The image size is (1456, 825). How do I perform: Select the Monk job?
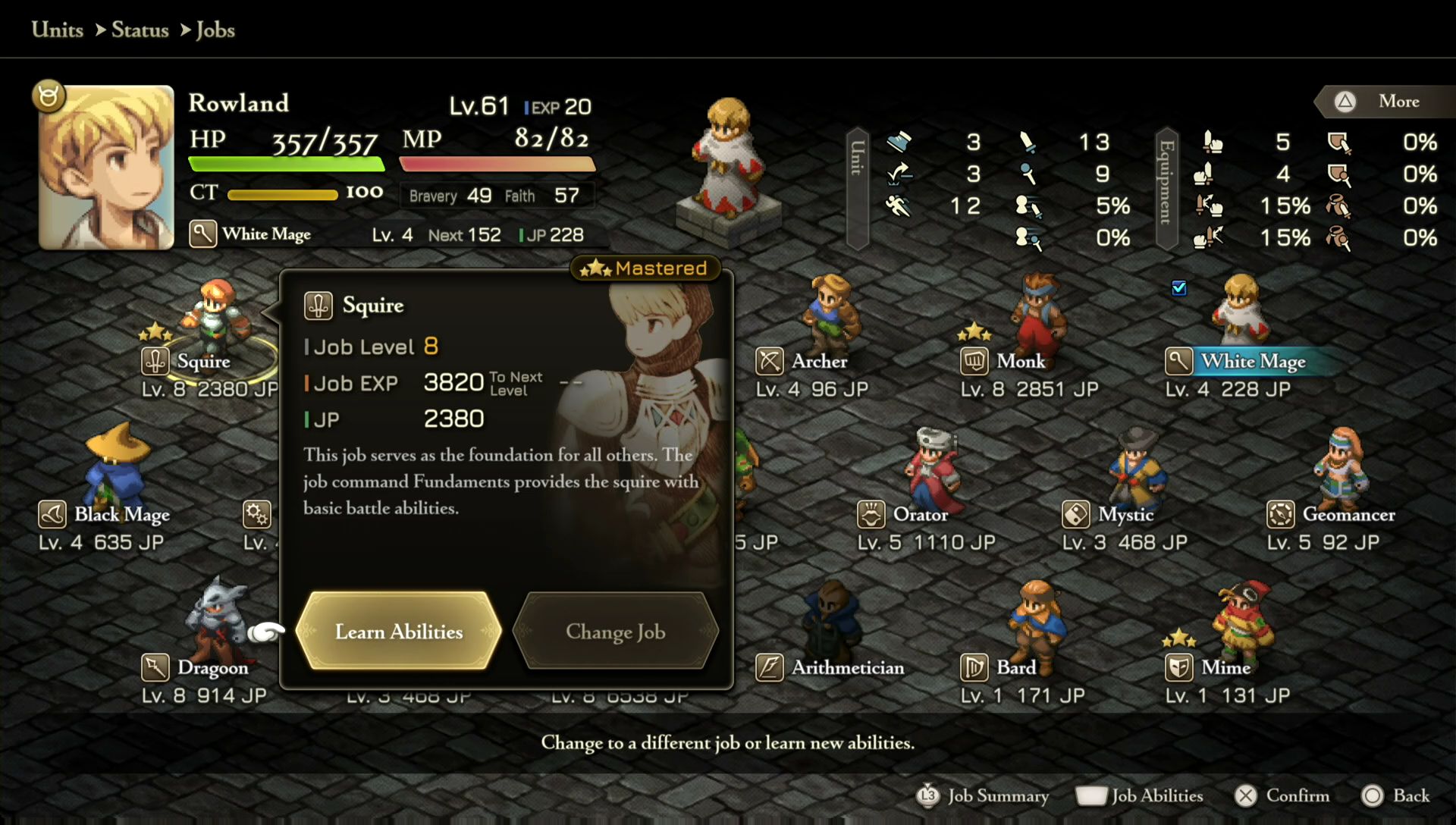pyautogui.click(x=1020, y=361)
